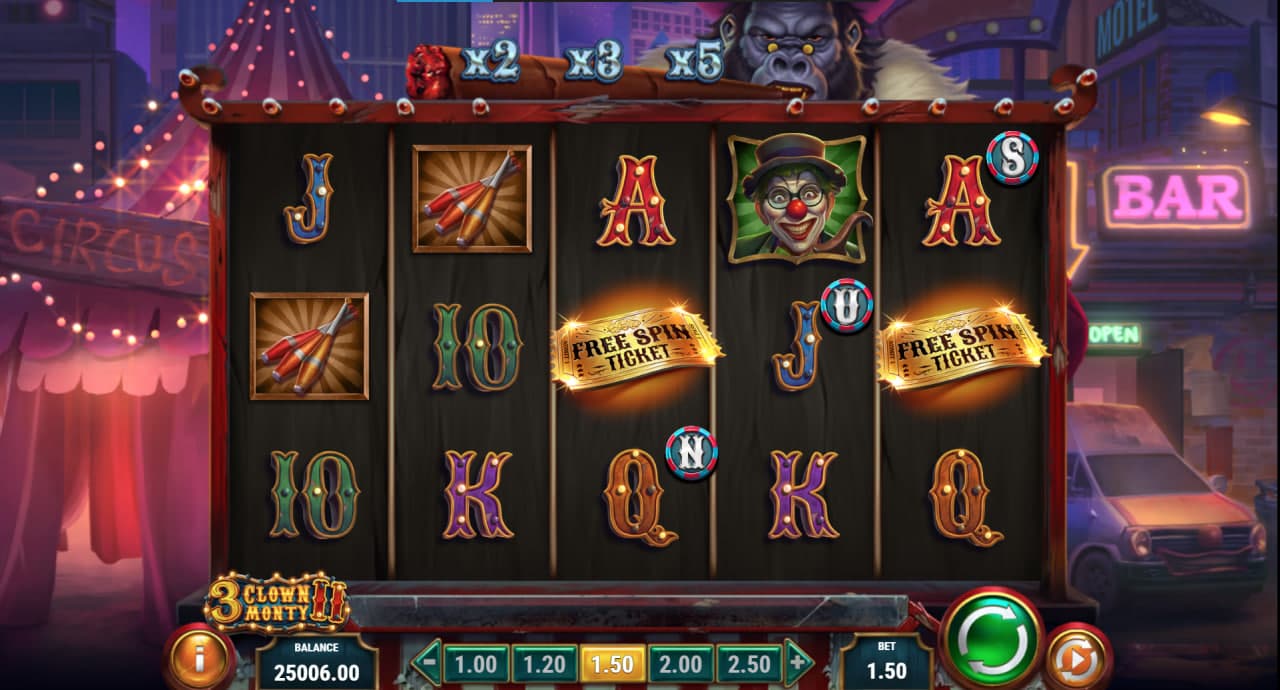
Task: Pick the 1.50 bet option
Action: [x=612, y=664]
